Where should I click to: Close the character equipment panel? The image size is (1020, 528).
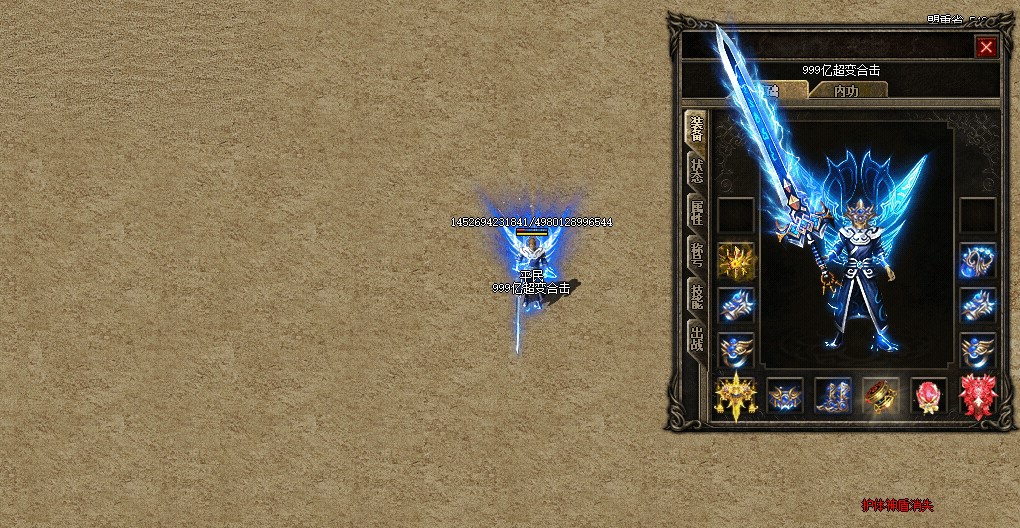(986, 47)
